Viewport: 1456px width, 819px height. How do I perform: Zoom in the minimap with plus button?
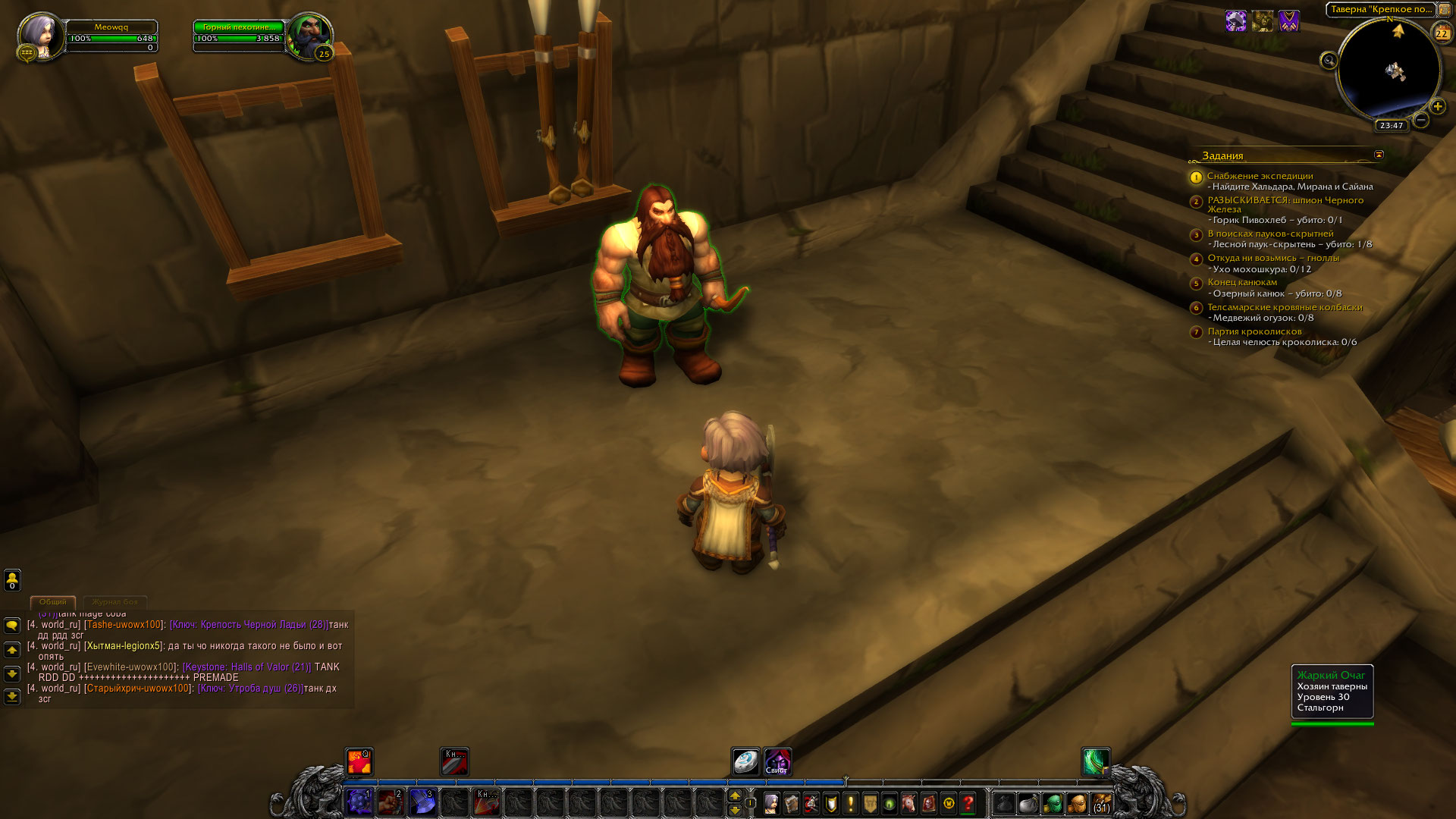click(1437, 107)
